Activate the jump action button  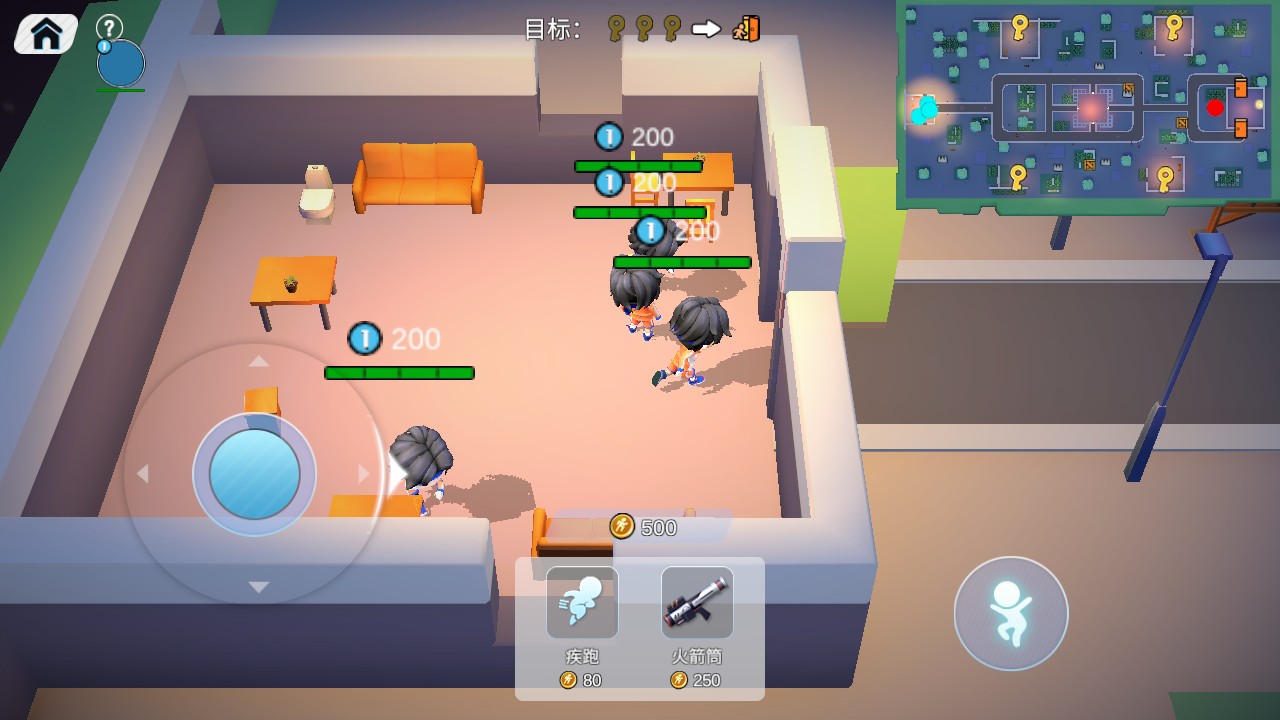[1010, 613]
